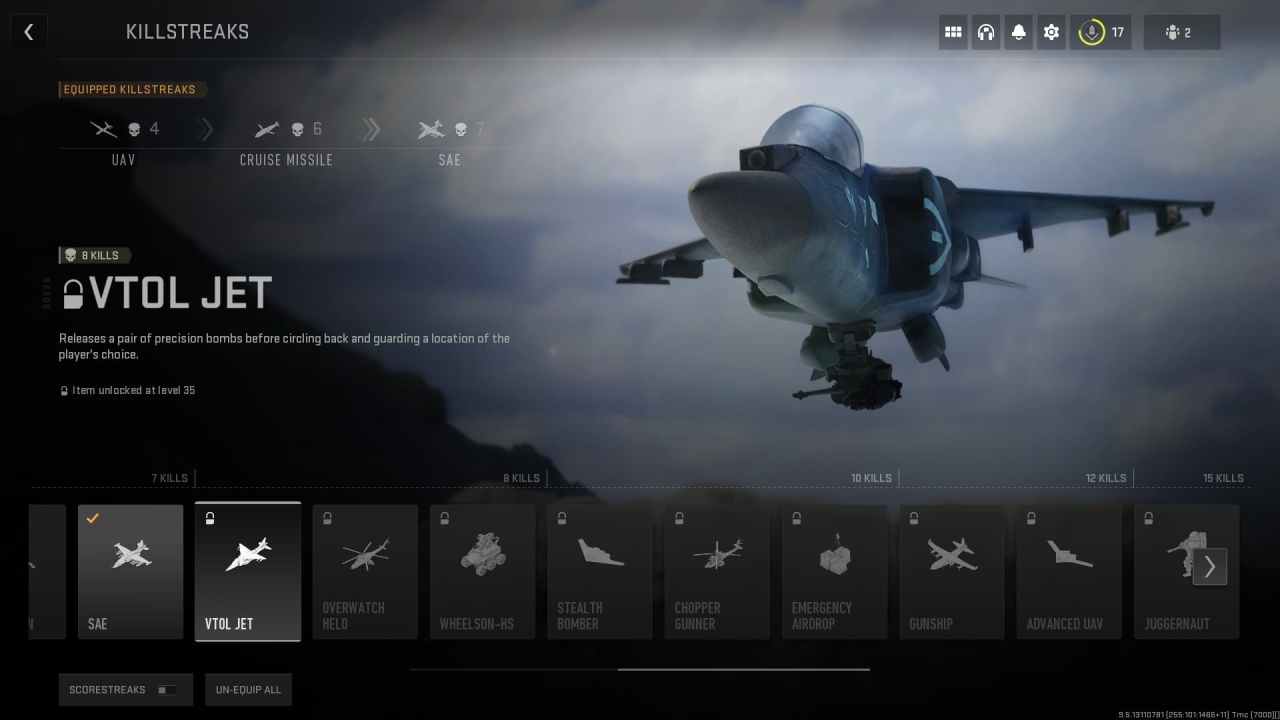Image resolution: width=1280 pixels, height=720 pixels.
Task: Choose the Emergency Airdrop killstreak
Action: [834, 570]
